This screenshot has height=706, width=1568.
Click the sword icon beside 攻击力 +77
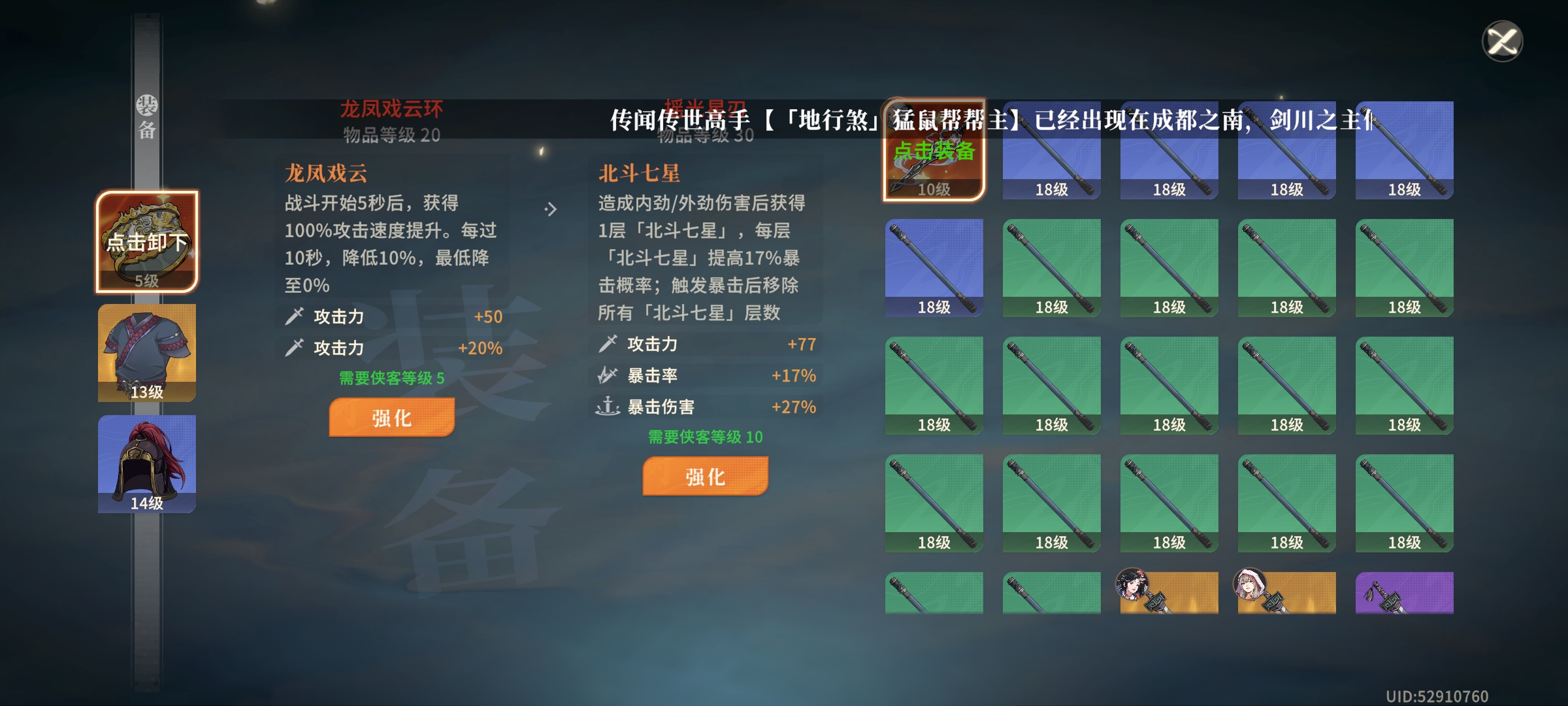pyautogui.click(x=609, y=343)
